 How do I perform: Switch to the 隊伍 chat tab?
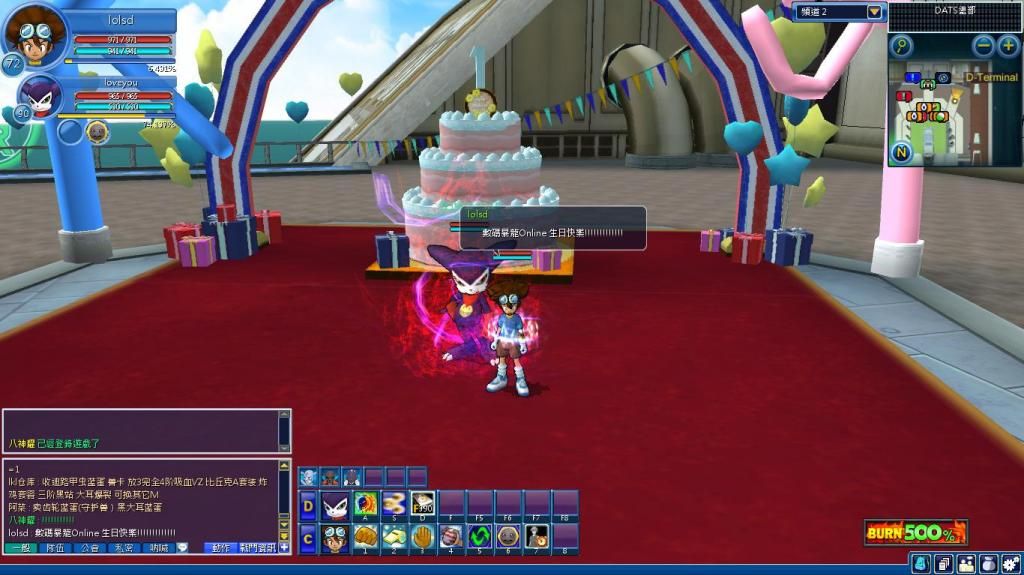[x=53, y=548]
